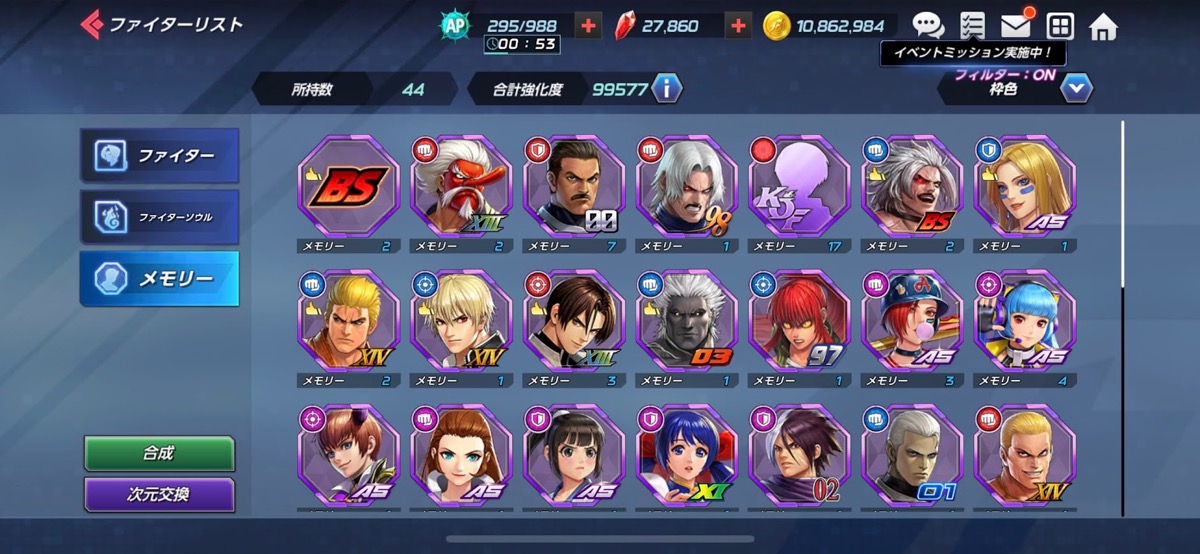Open the mission checklist icon

(x=971, y=26)
